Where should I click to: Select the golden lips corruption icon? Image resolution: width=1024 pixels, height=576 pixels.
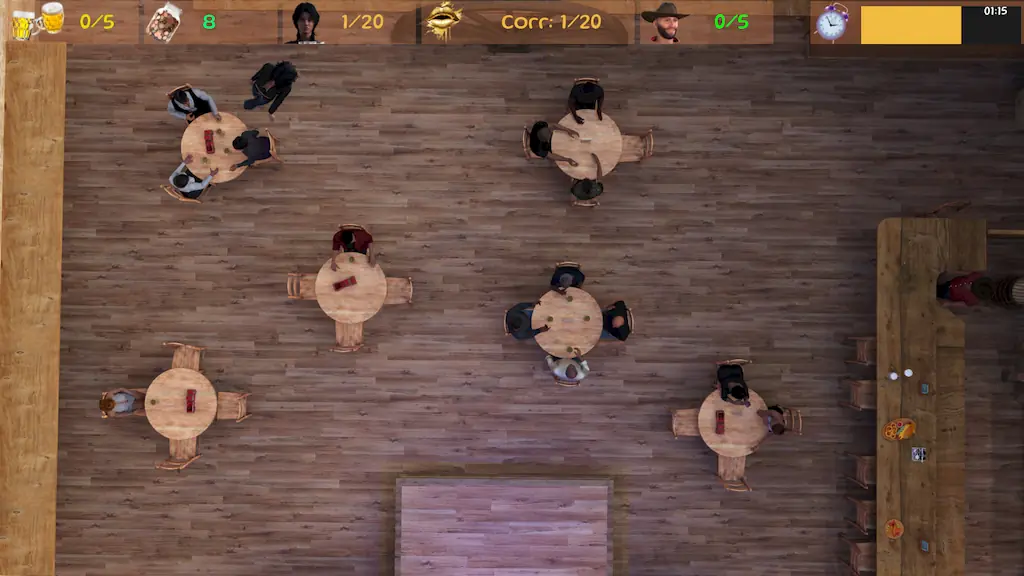click(443, 21)
